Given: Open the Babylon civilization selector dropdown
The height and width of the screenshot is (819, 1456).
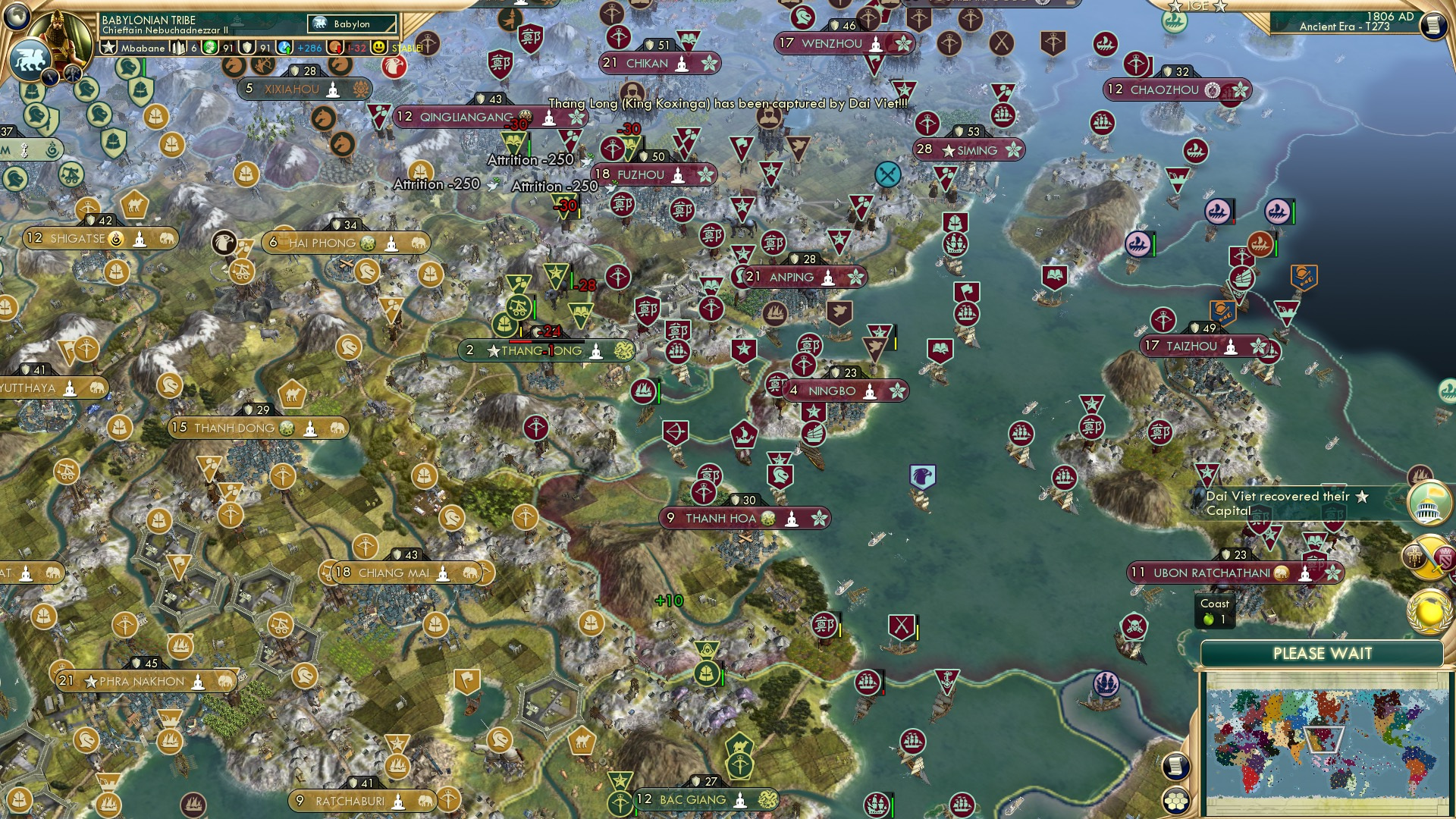Looking at the screenshot, I should 351,24.
